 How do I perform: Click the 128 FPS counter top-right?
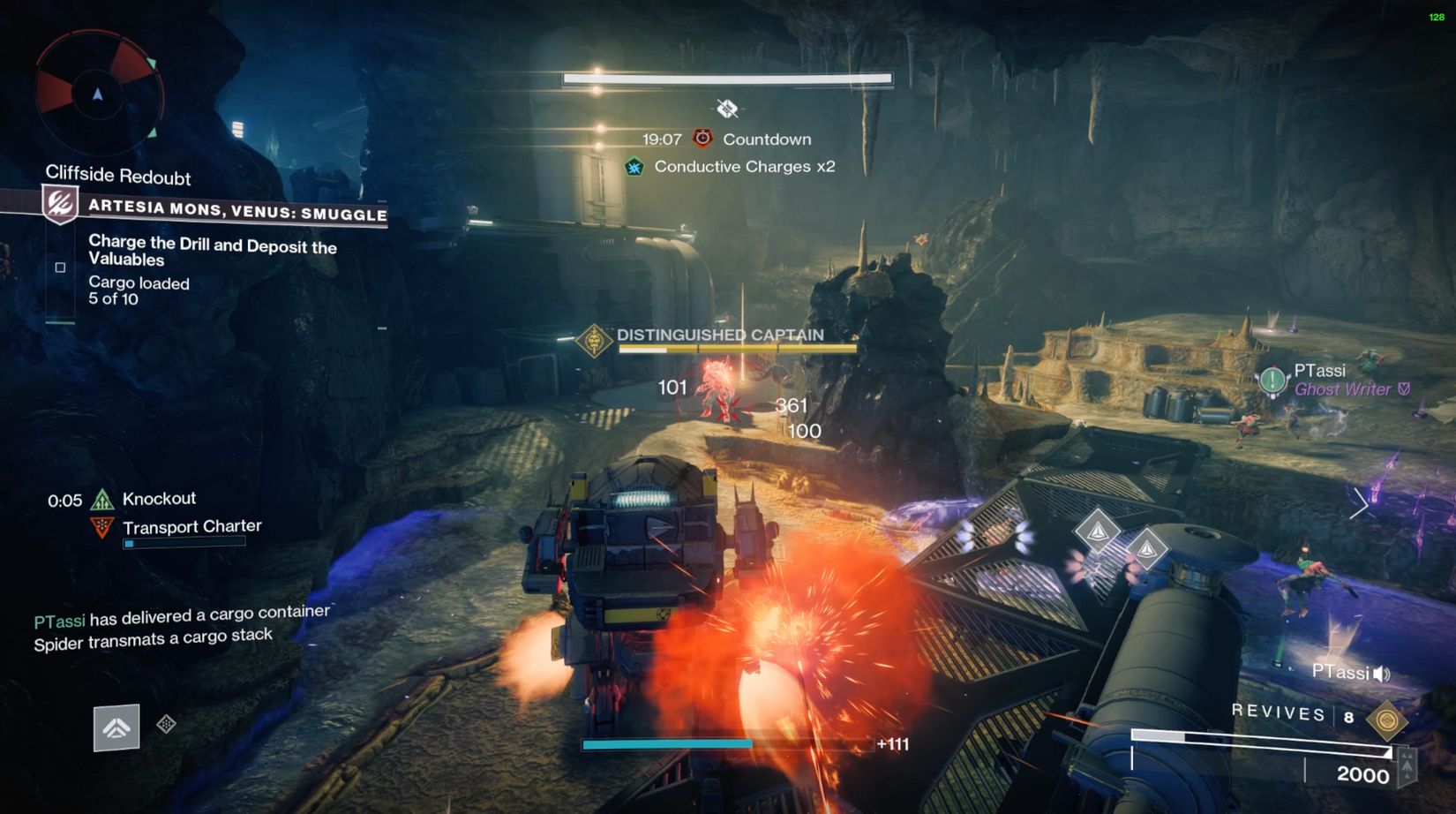point(1435,16)
